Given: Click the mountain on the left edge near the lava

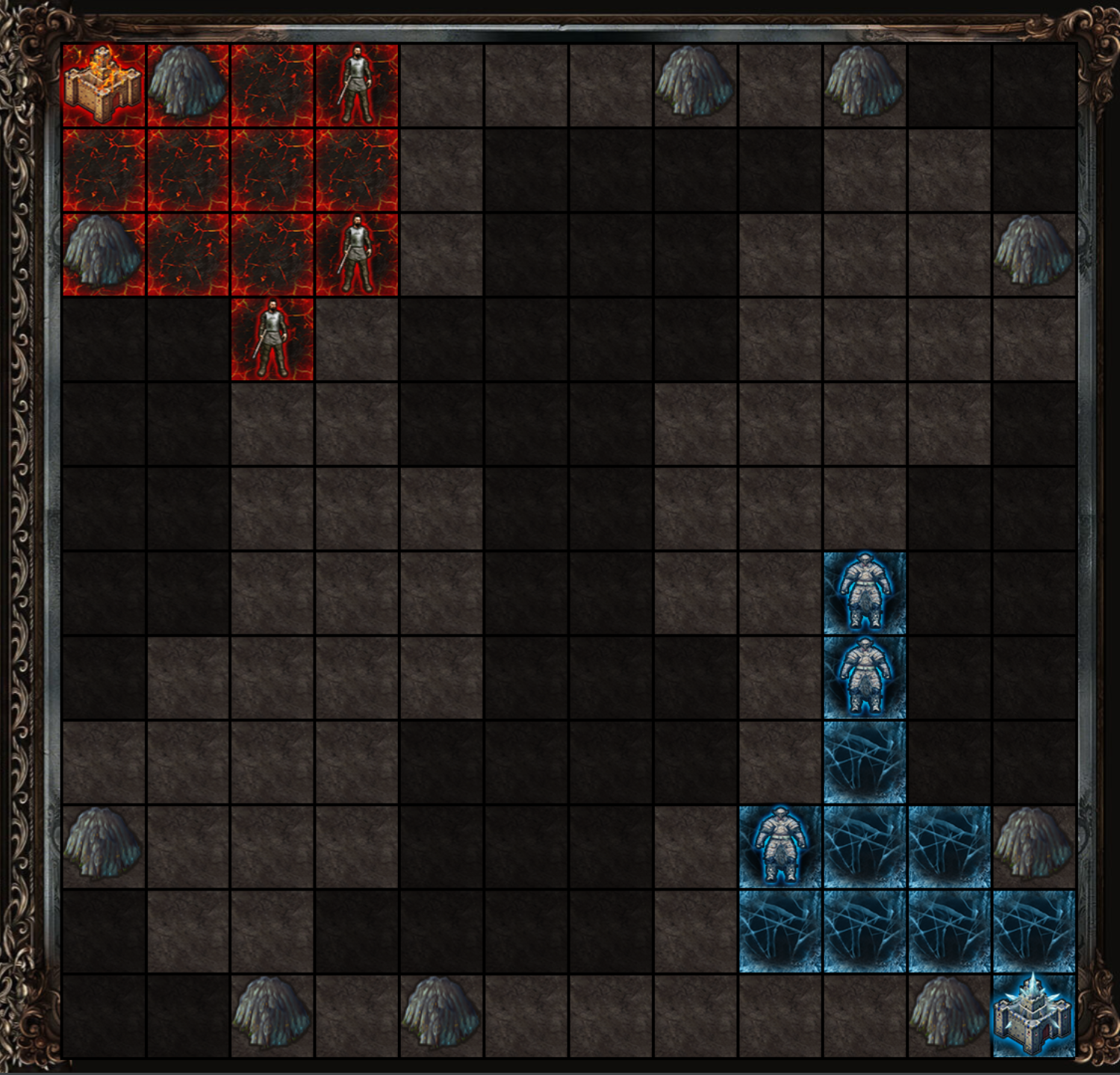Looking at the screenshot, I should [105, 254].
